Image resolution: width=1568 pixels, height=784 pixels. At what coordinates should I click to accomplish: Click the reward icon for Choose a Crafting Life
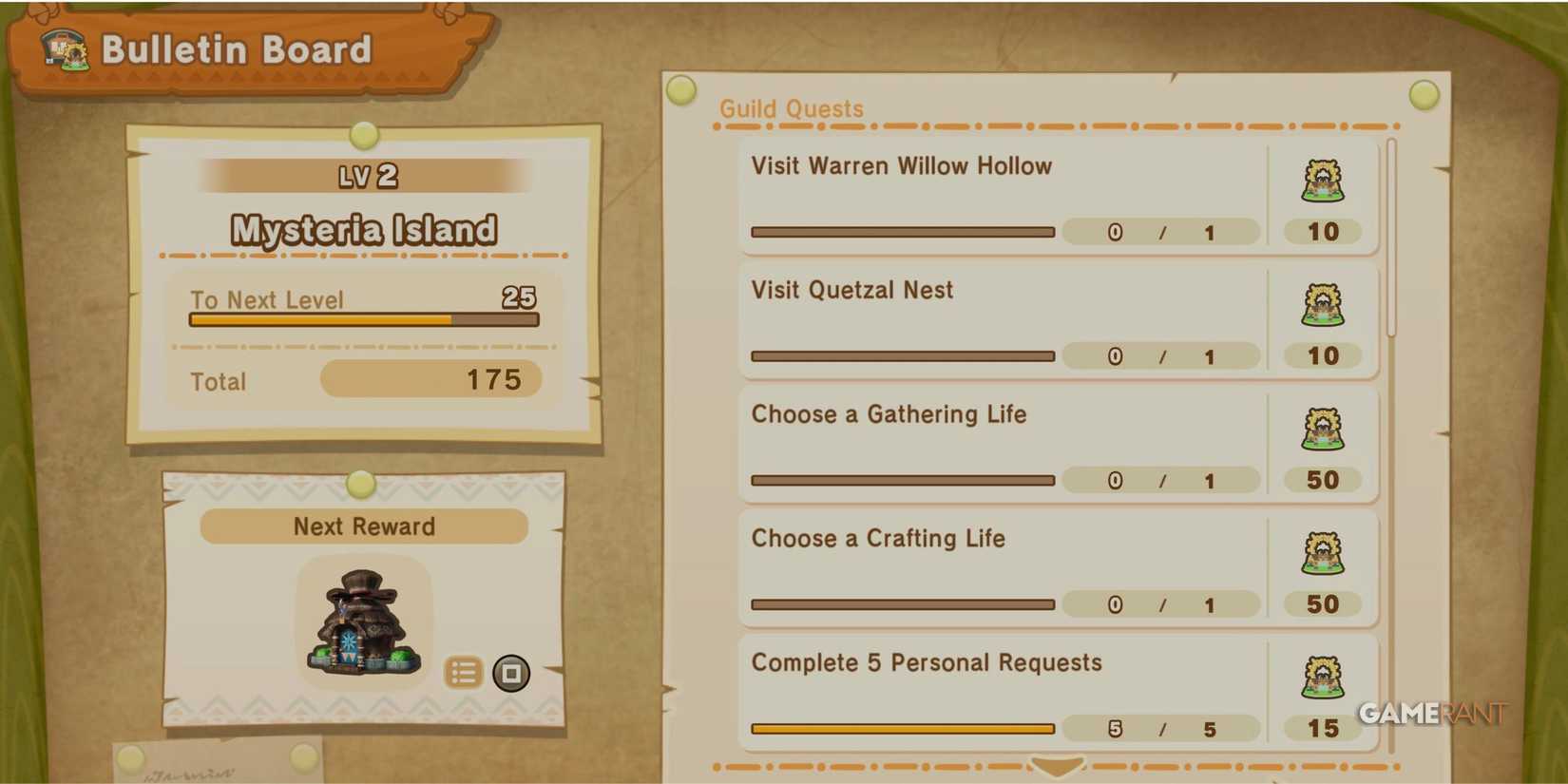(x=1323, y=553)
